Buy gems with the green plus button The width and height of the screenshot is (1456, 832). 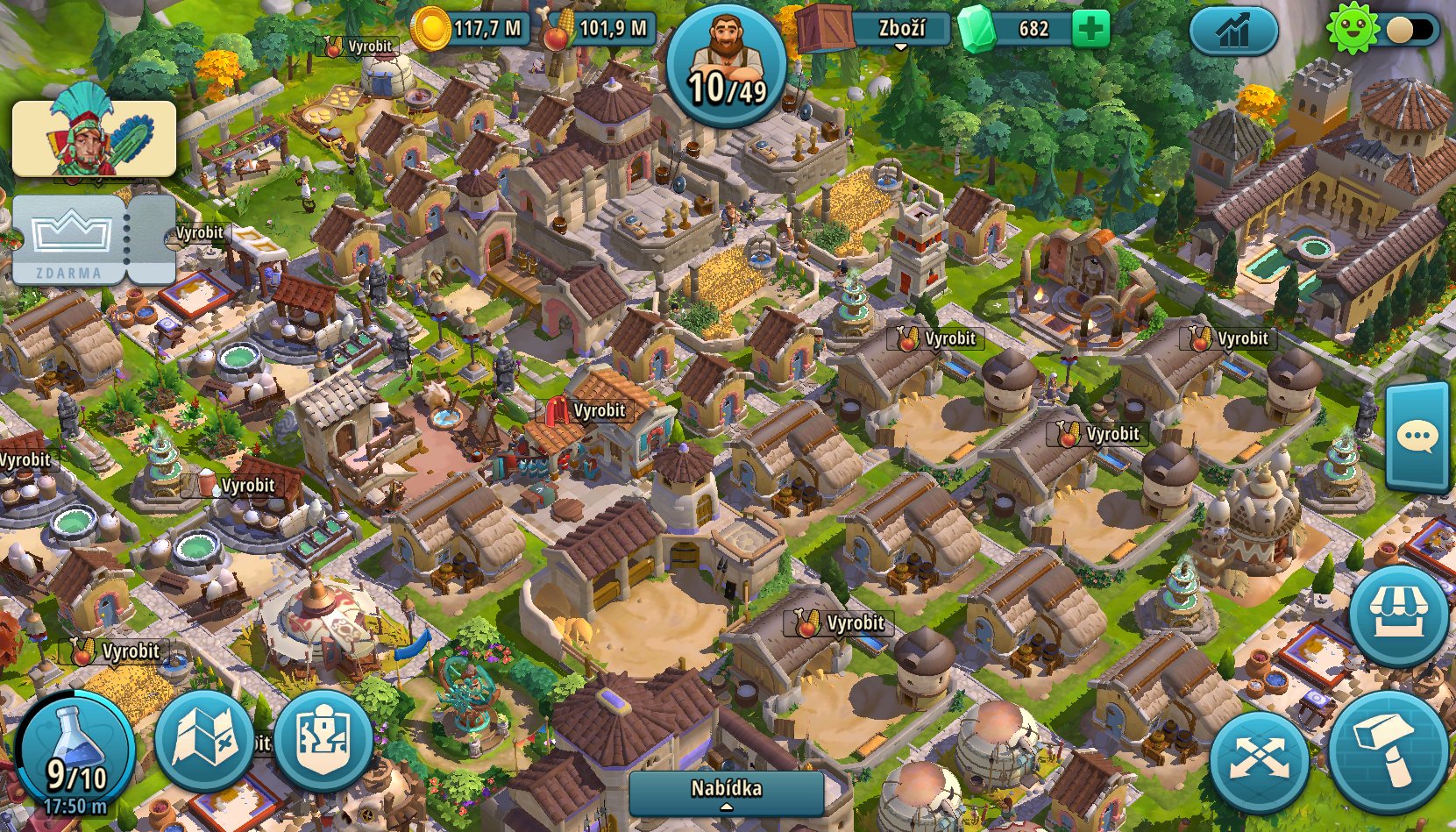point(1090,27)
